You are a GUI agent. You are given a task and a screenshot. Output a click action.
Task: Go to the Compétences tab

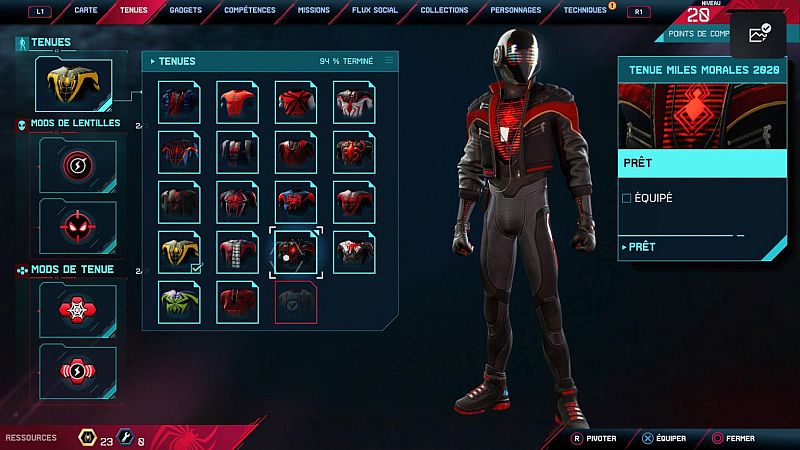coord(251,10)
